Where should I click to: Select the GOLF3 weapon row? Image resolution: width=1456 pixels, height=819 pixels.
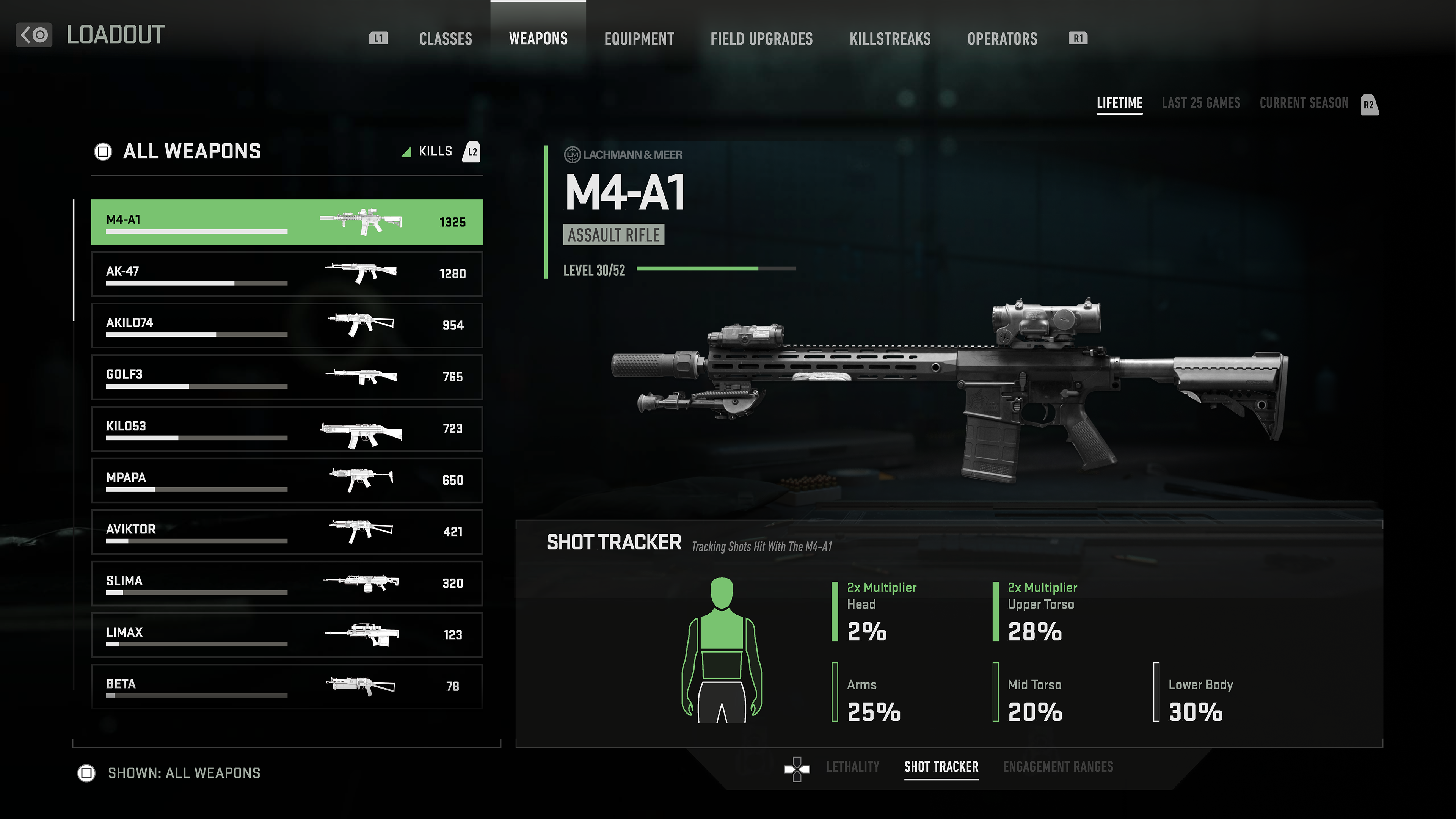287,377
